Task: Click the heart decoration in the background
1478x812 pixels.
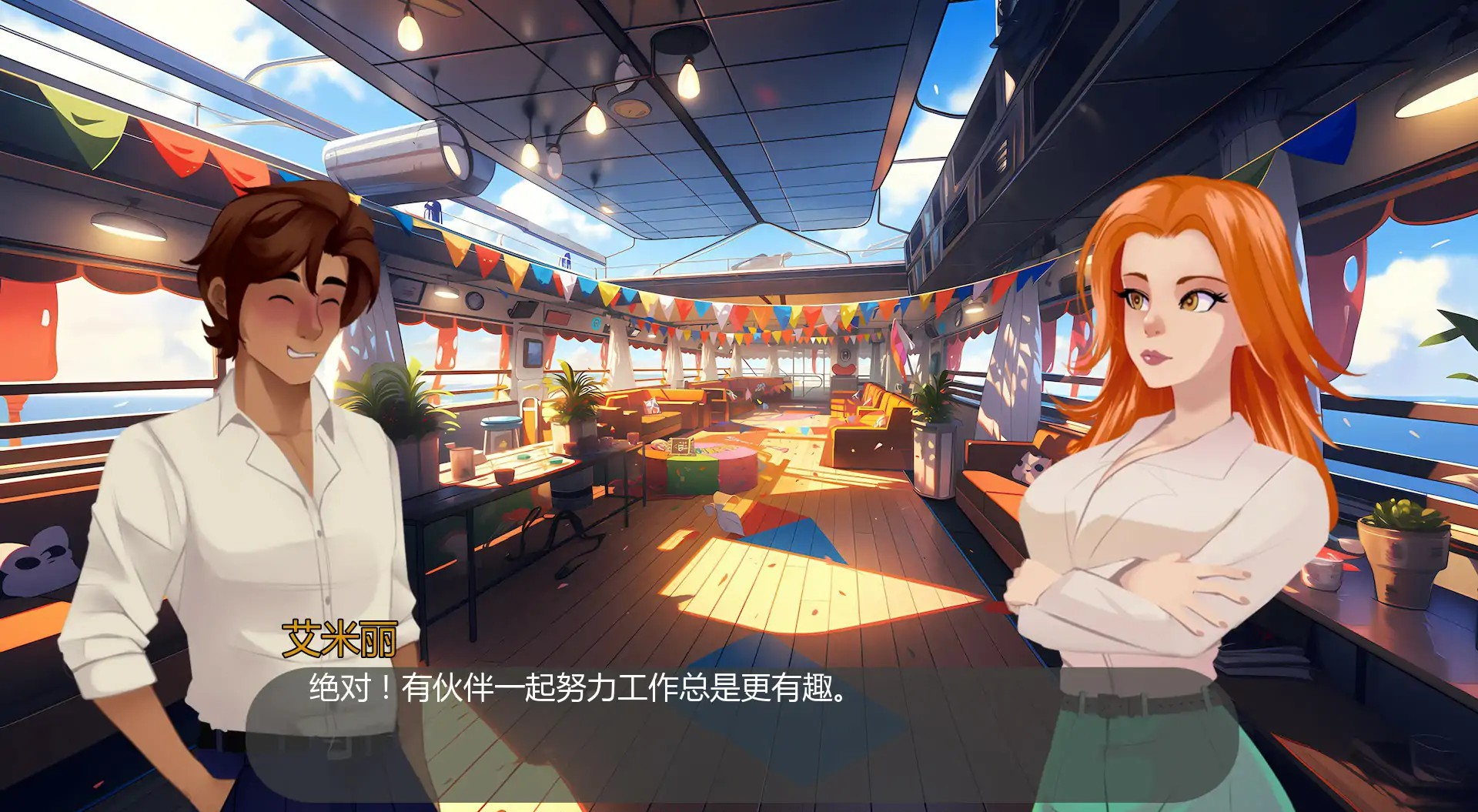Action: point(845,369)
